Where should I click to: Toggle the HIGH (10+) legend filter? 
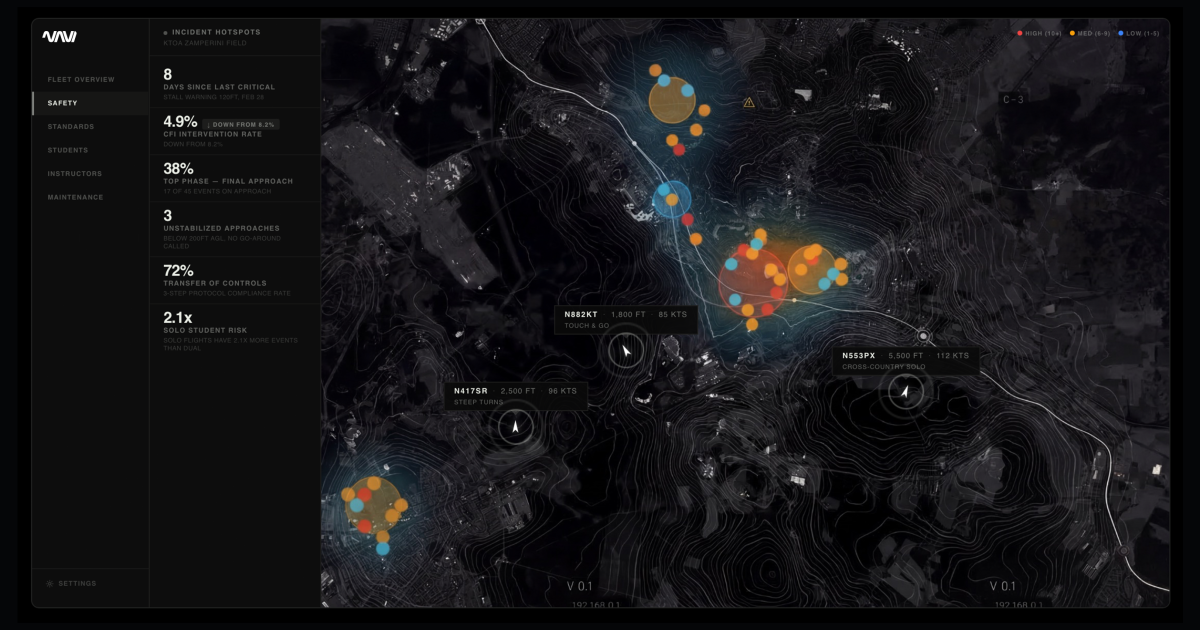pos(1040,34)
